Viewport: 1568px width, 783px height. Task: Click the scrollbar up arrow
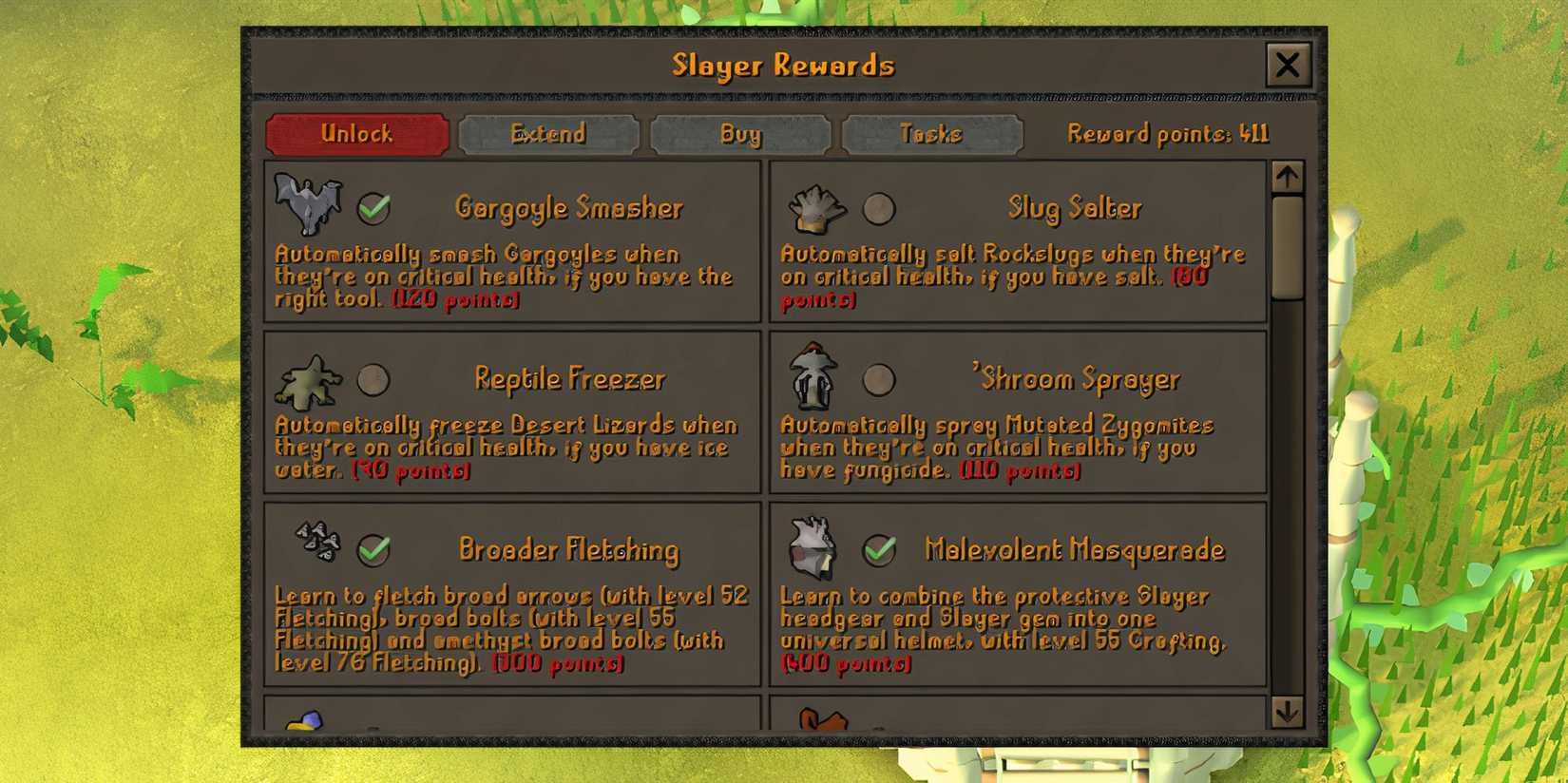[1289, 176]
